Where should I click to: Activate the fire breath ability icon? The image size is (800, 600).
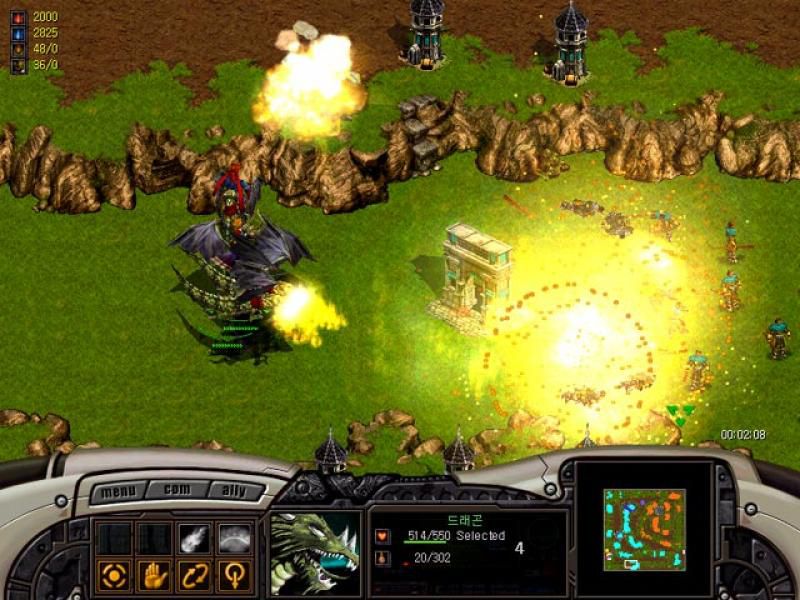(x=194, y=538)
